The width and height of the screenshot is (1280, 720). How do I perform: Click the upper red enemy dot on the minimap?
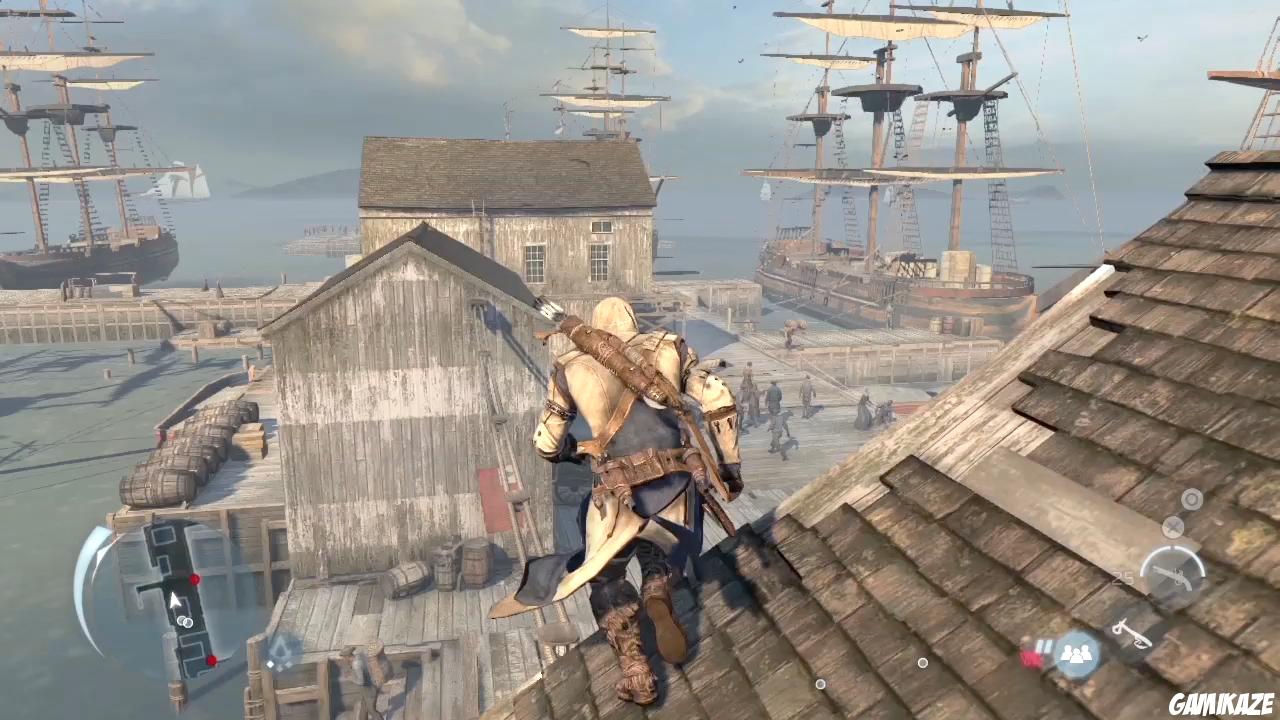pos(194,579)
